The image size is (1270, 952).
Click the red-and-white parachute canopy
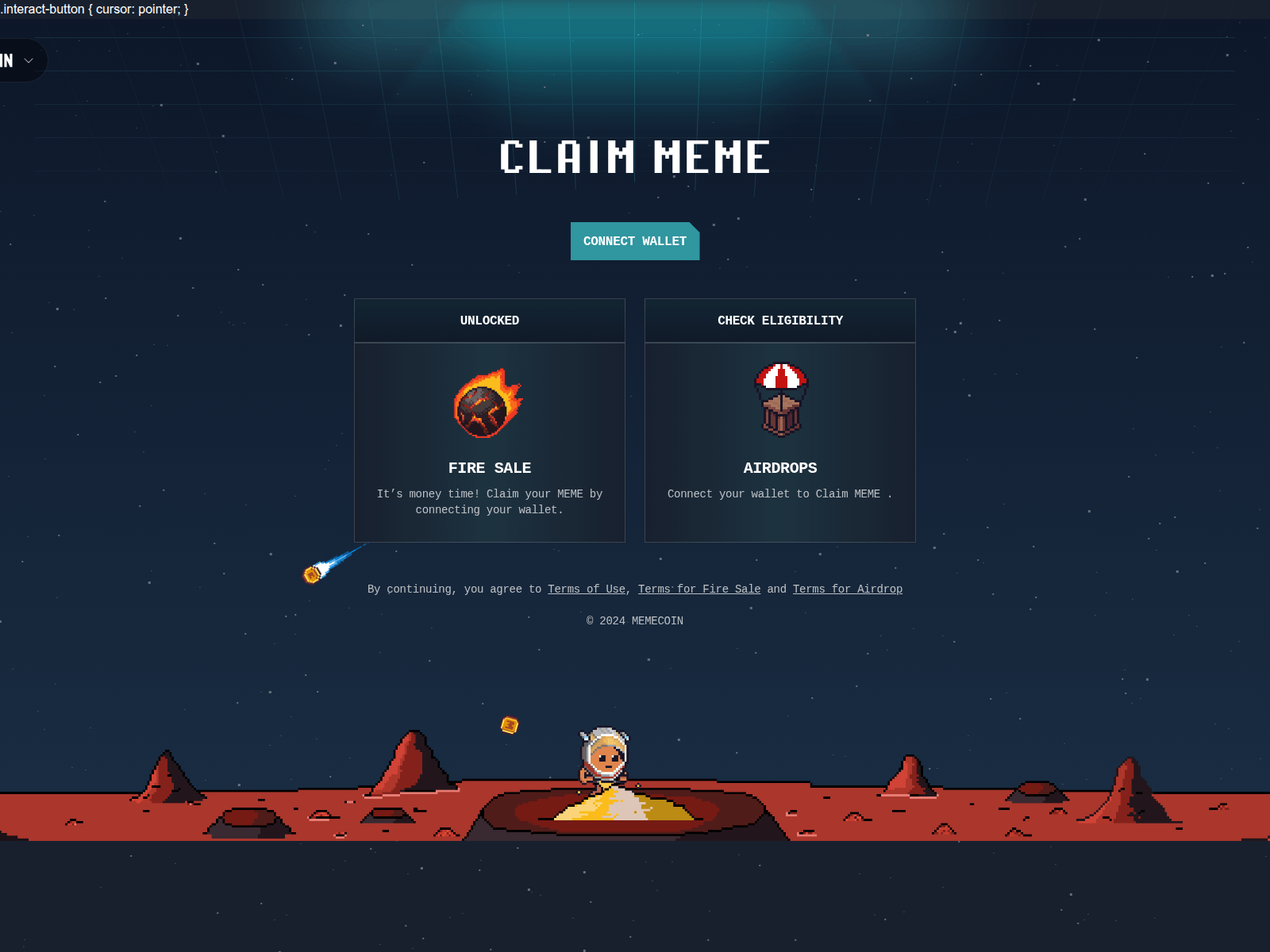pos(780,374)
